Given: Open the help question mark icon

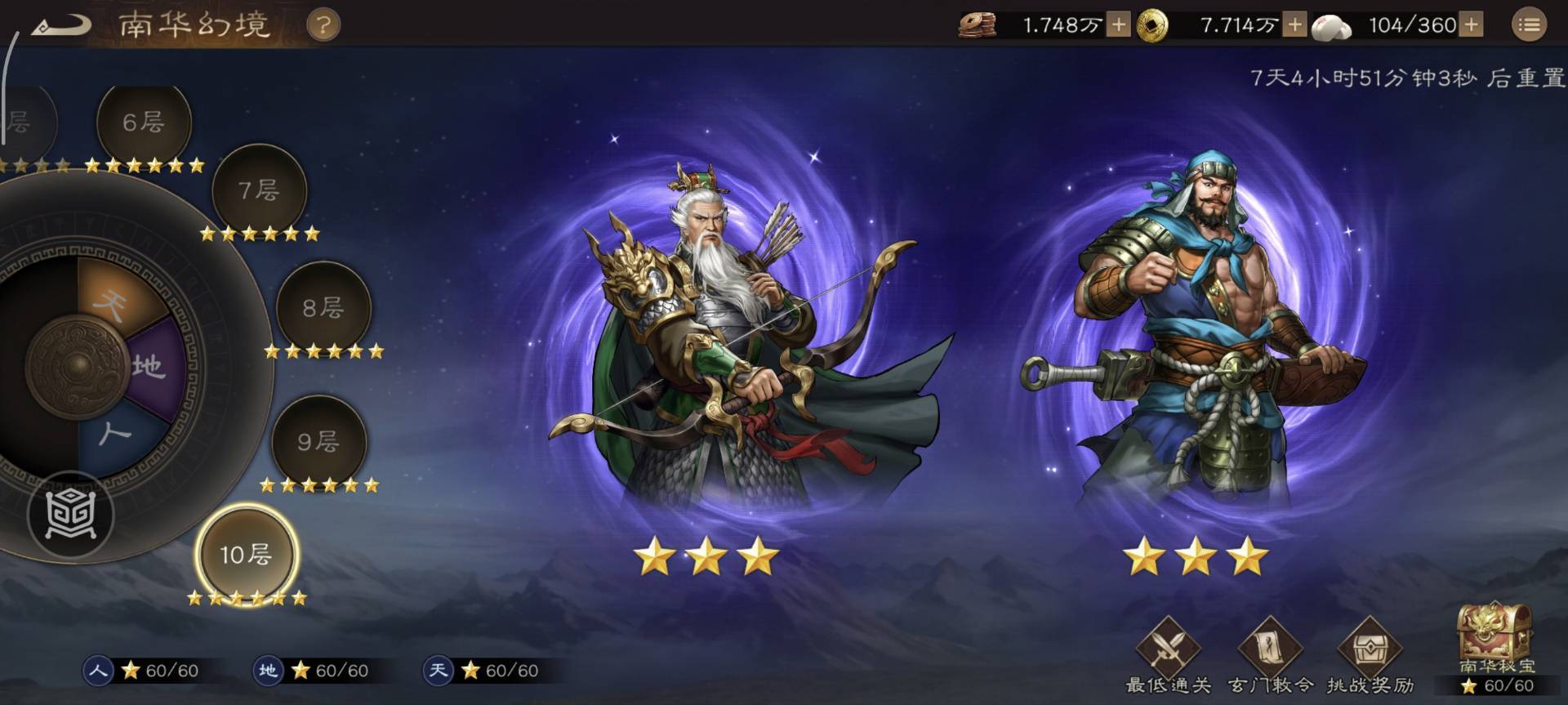Looking at the screenshot, I should (x=323, y=25).
